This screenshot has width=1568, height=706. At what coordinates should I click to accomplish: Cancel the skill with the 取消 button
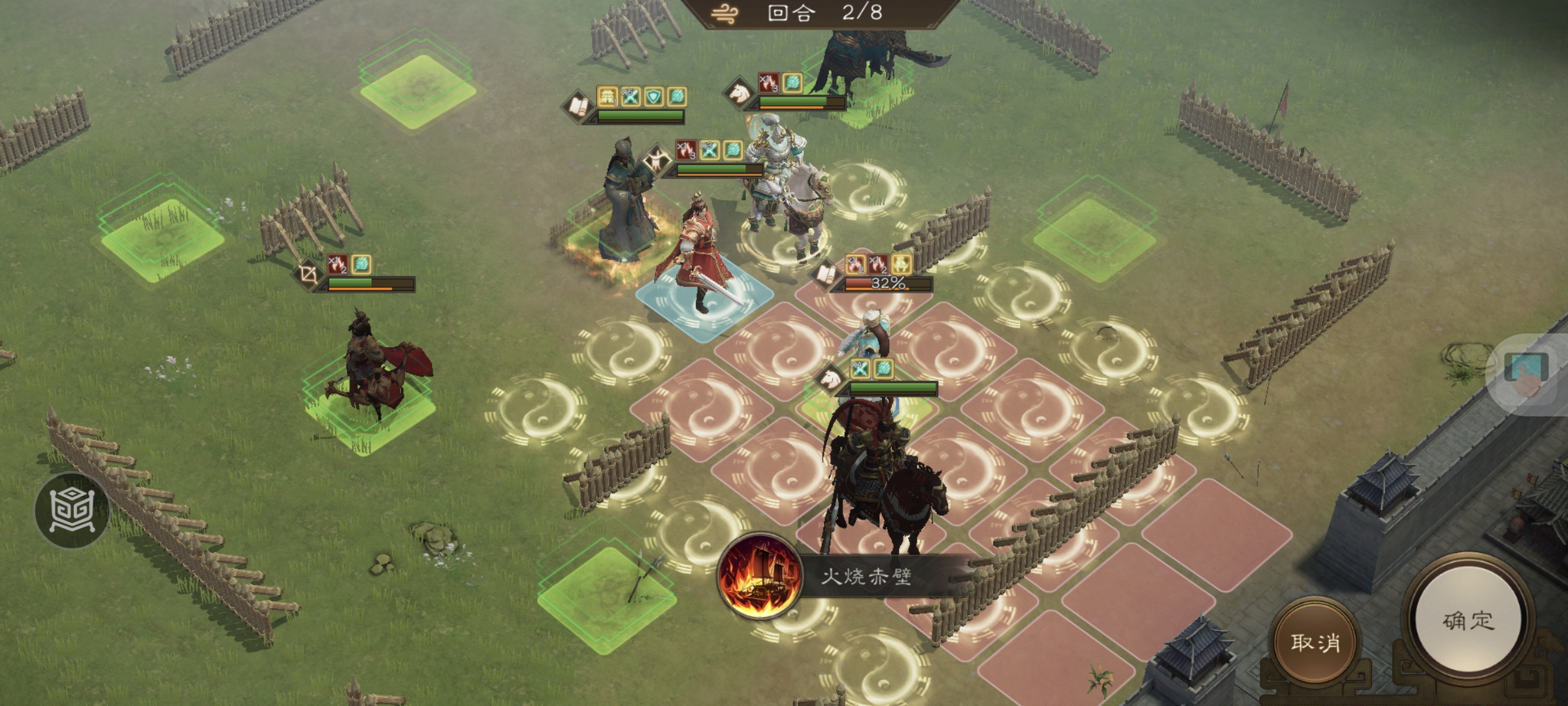(1315, 642)
